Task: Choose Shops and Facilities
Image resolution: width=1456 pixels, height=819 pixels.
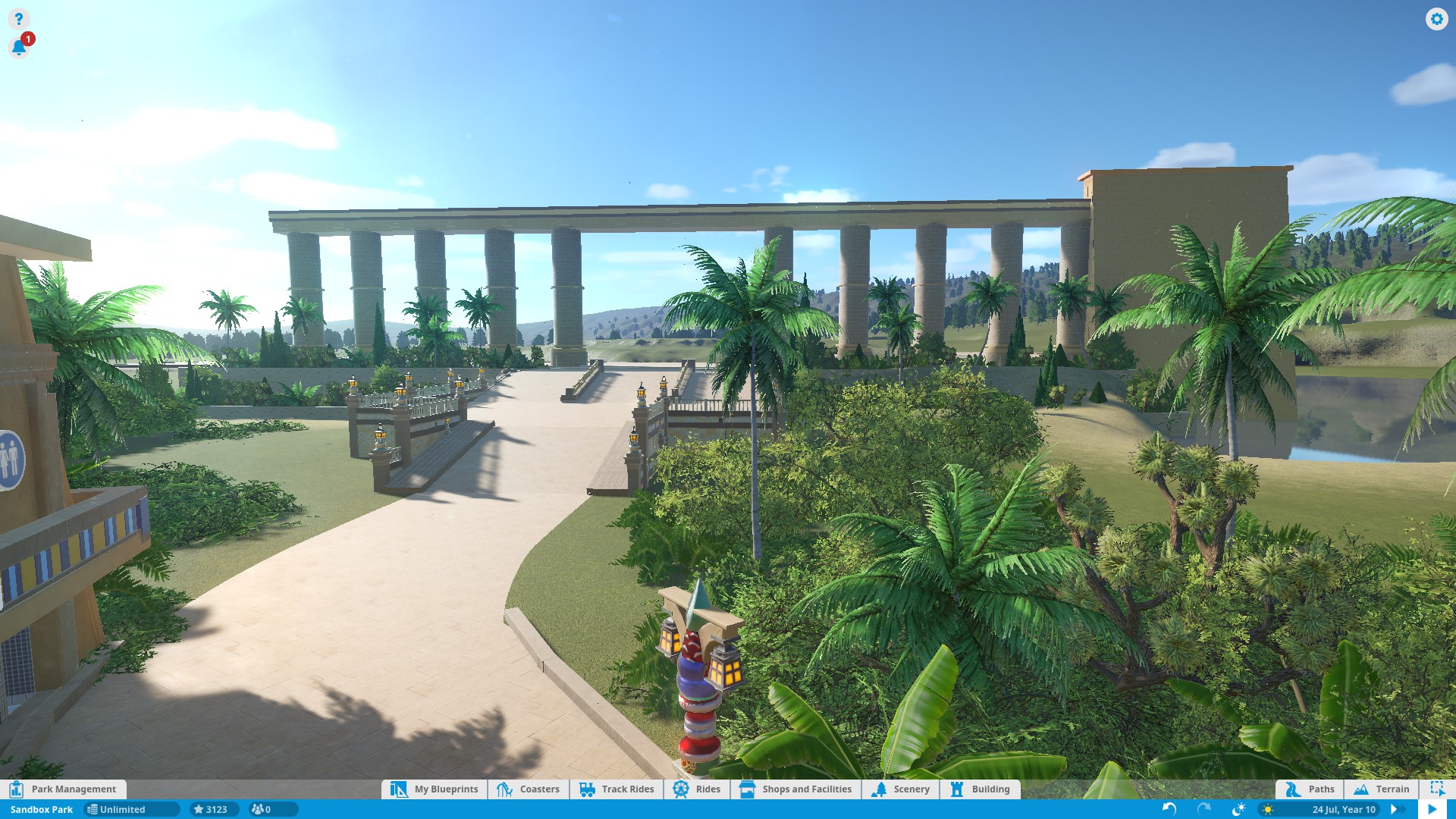Action: pos(795,789)
